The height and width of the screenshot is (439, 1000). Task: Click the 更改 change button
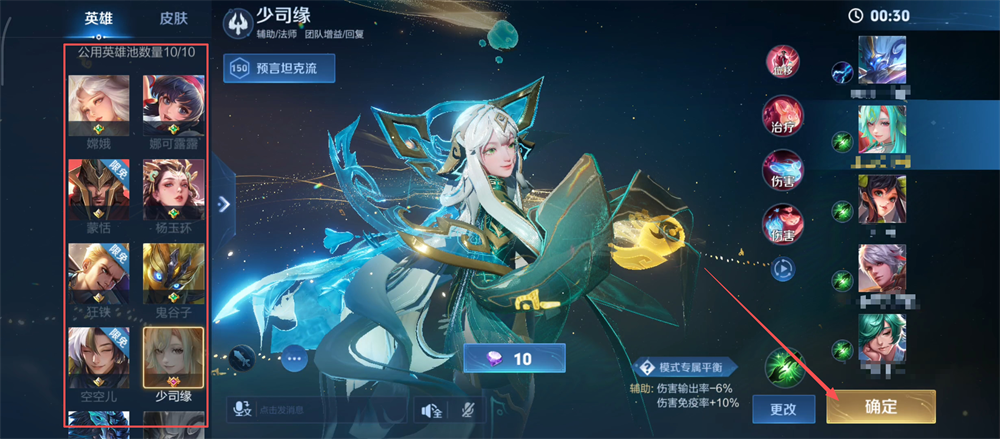783,408
